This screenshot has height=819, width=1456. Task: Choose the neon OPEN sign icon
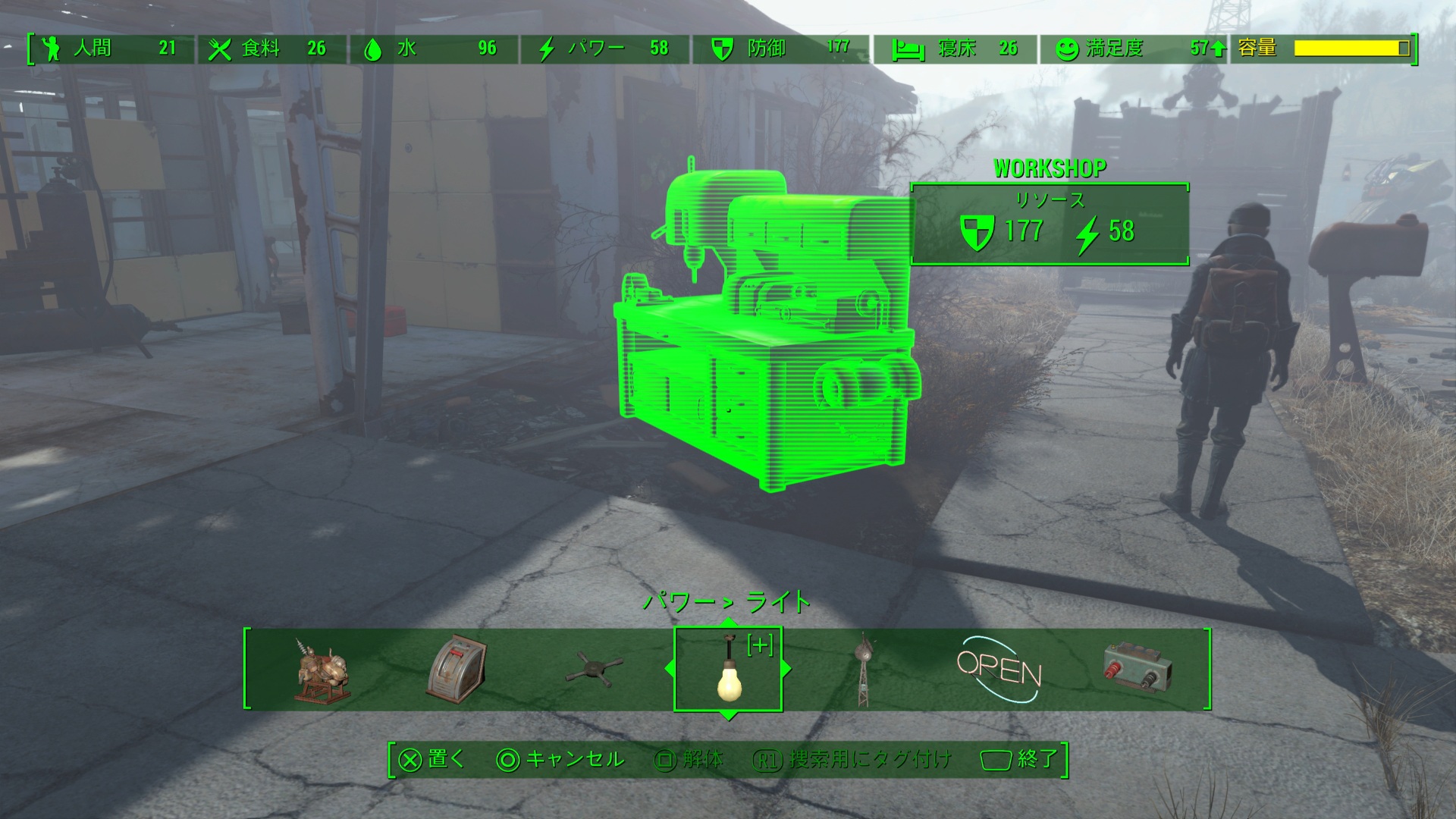tap(999, 670)
